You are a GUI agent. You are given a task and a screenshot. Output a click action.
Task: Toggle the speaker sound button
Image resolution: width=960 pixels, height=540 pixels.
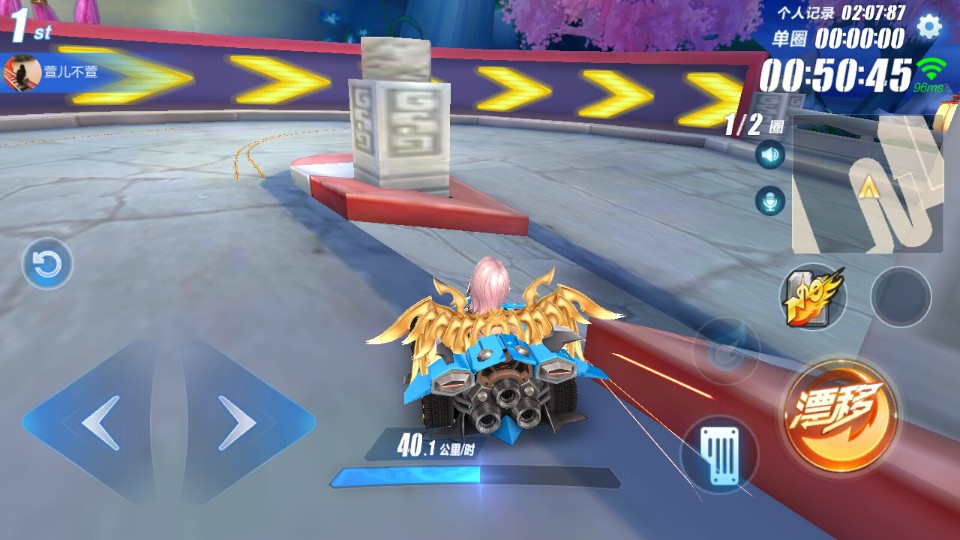tap(770, 155)
